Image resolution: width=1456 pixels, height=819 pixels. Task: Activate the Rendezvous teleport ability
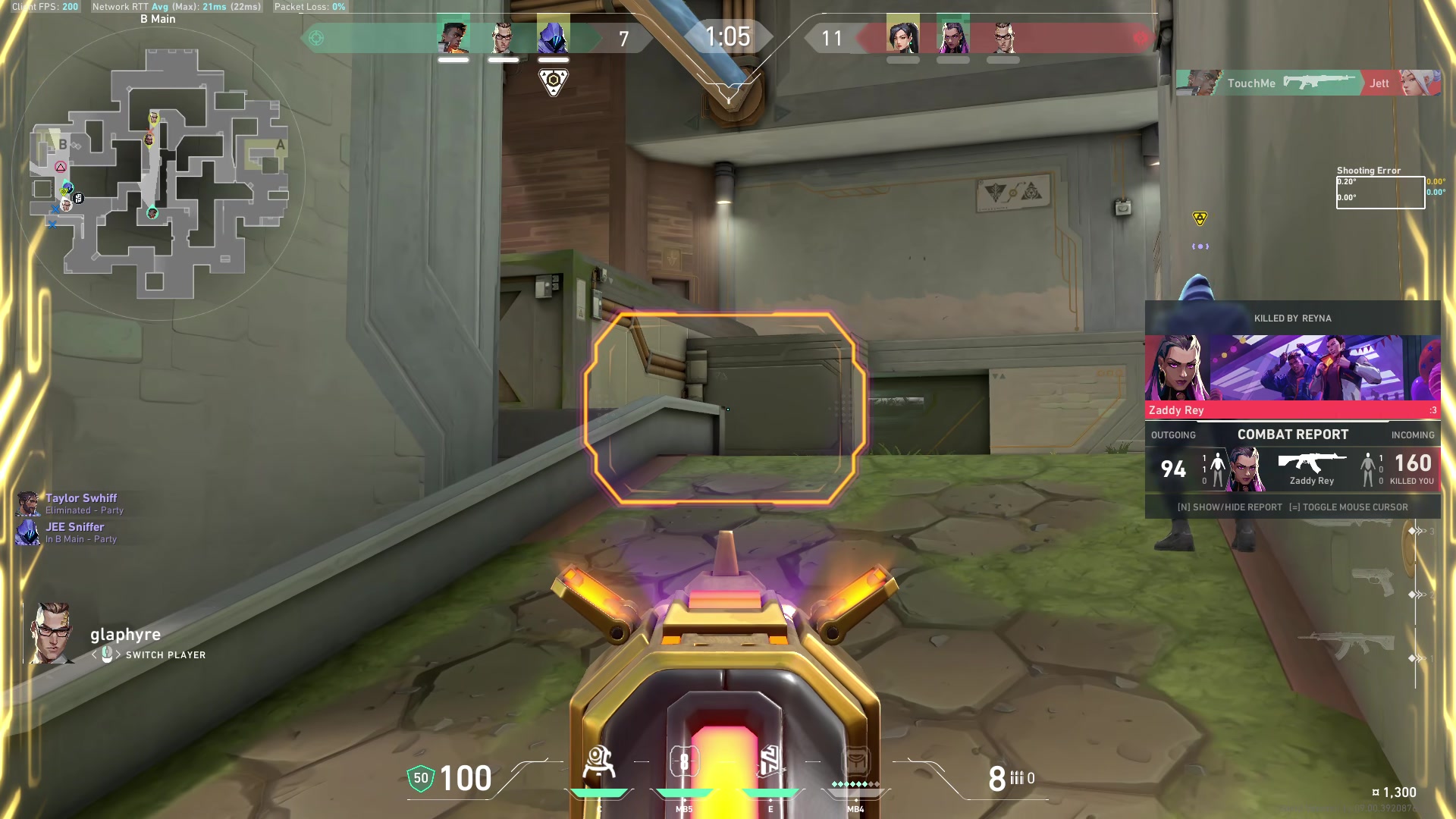[x=770, y=763]
